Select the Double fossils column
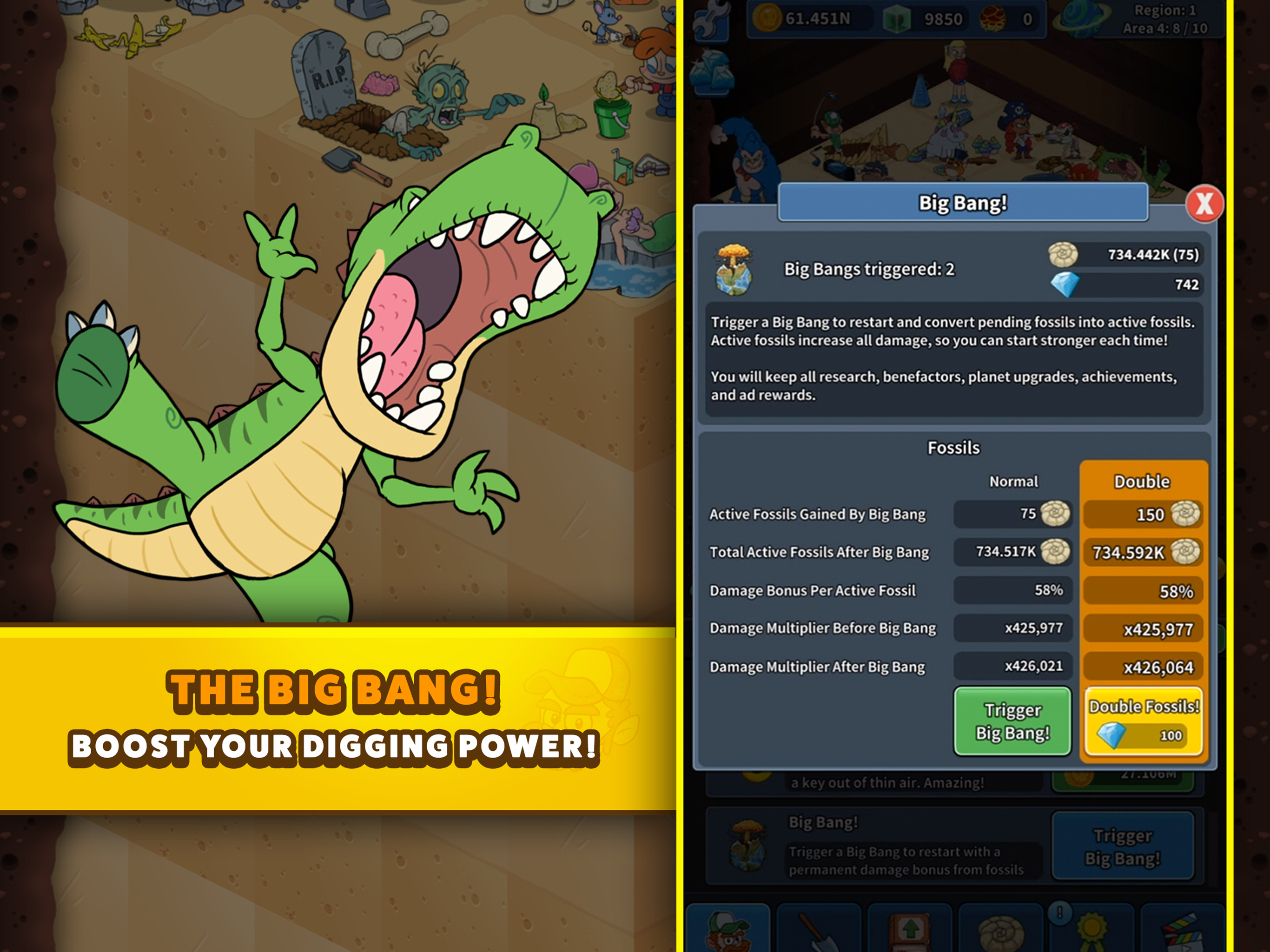Viewport: 1270px width, 952px height. tap(1143, 482)
